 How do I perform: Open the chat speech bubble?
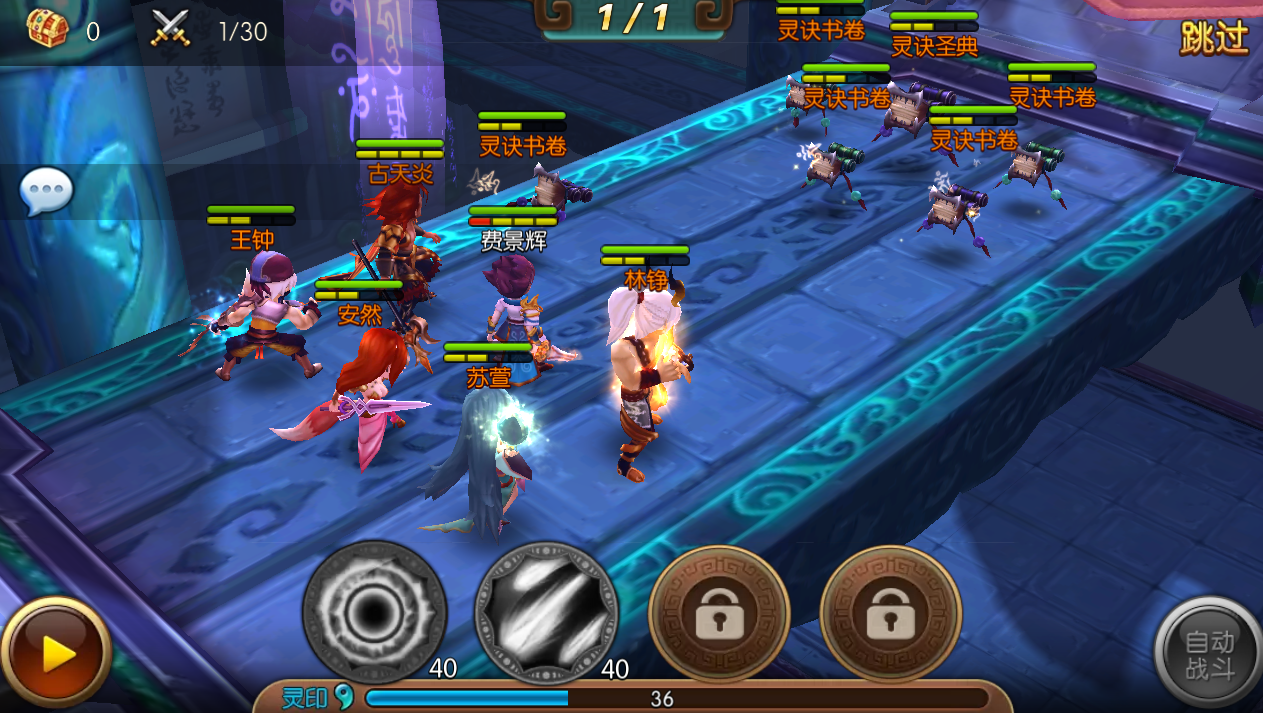click(46, 190)
